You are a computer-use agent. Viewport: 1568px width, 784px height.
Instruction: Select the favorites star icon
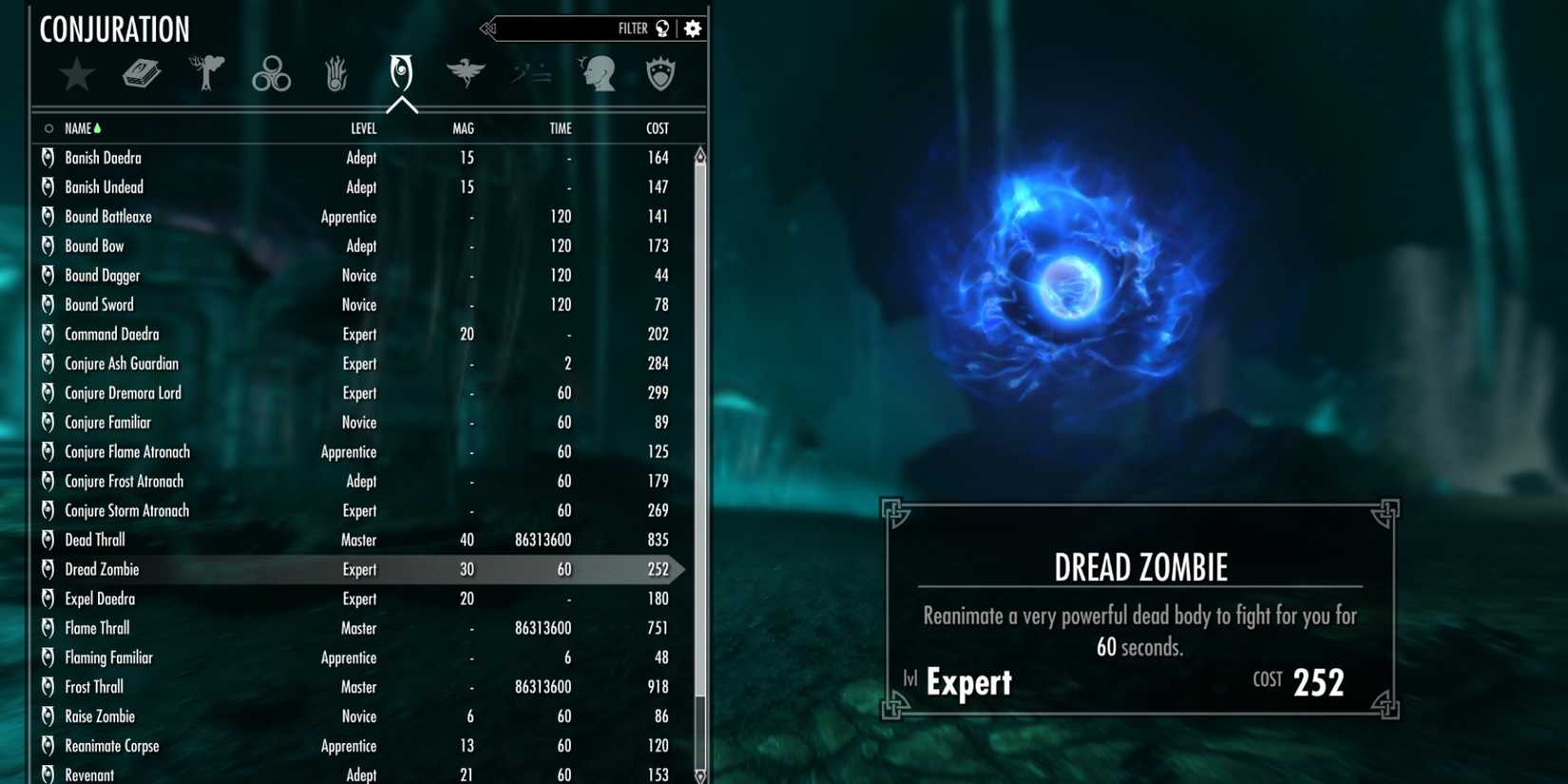pyautogui.click(x=76, y=74)
